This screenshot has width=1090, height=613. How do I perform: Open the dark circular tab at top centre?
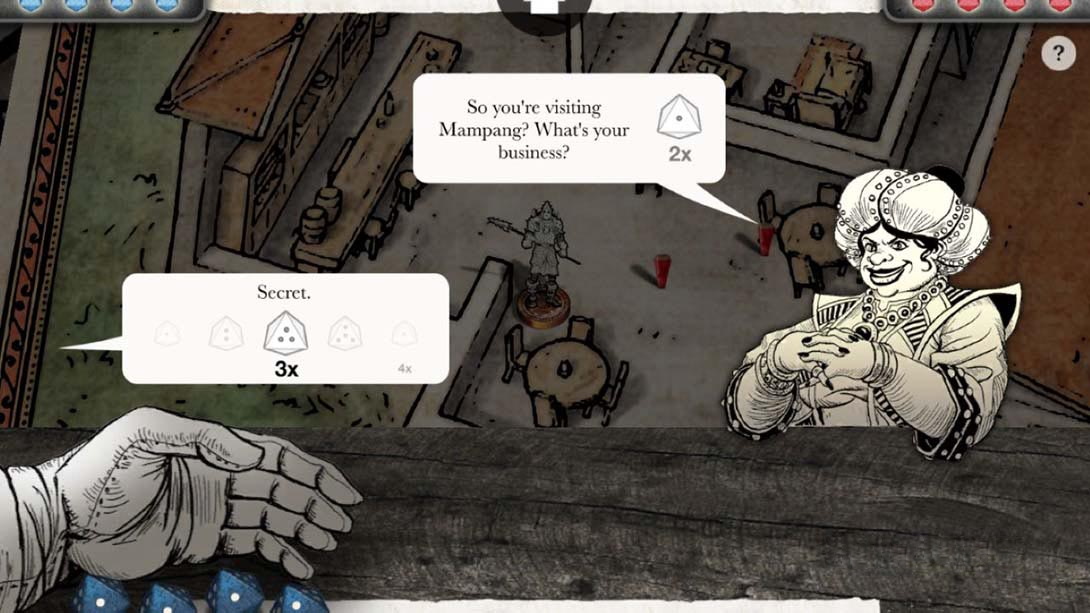click(x=544, y=10)
